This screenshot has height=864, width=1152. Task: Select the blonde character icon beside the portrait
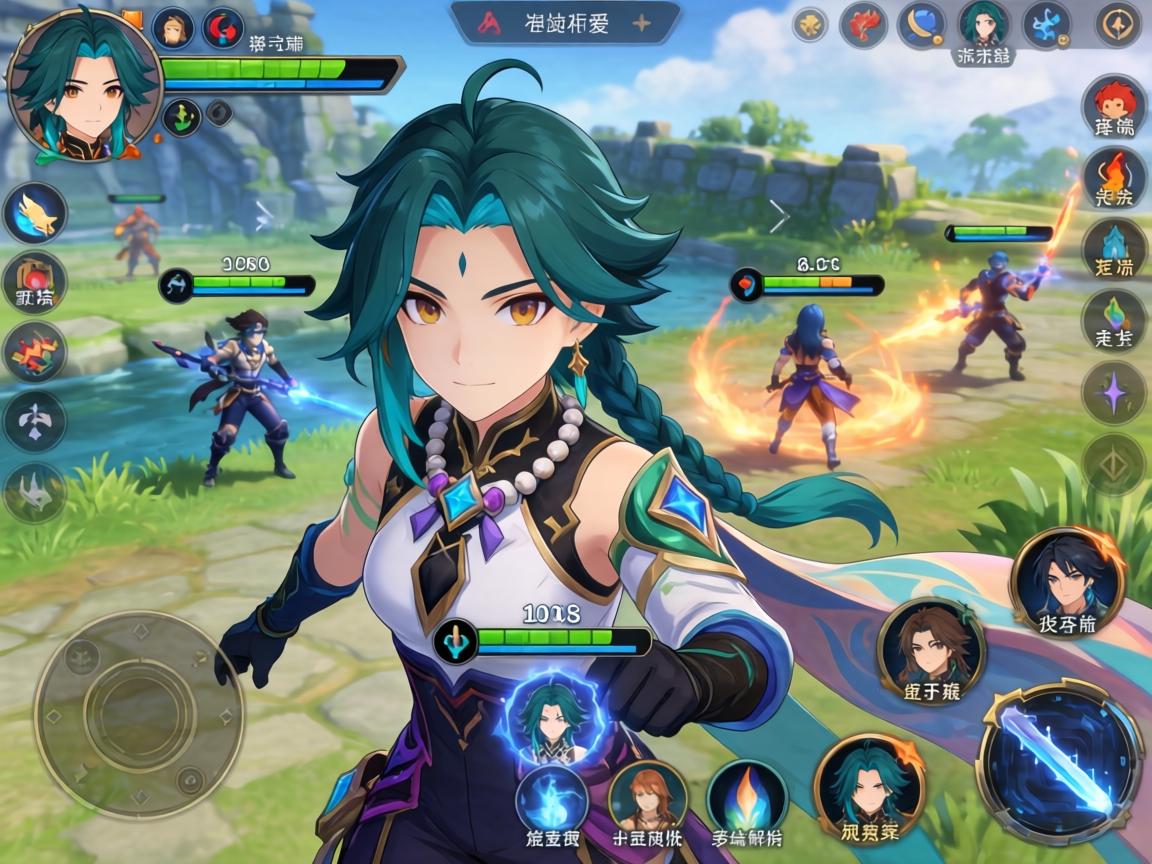pyautogui.click(x=173, y=28)
